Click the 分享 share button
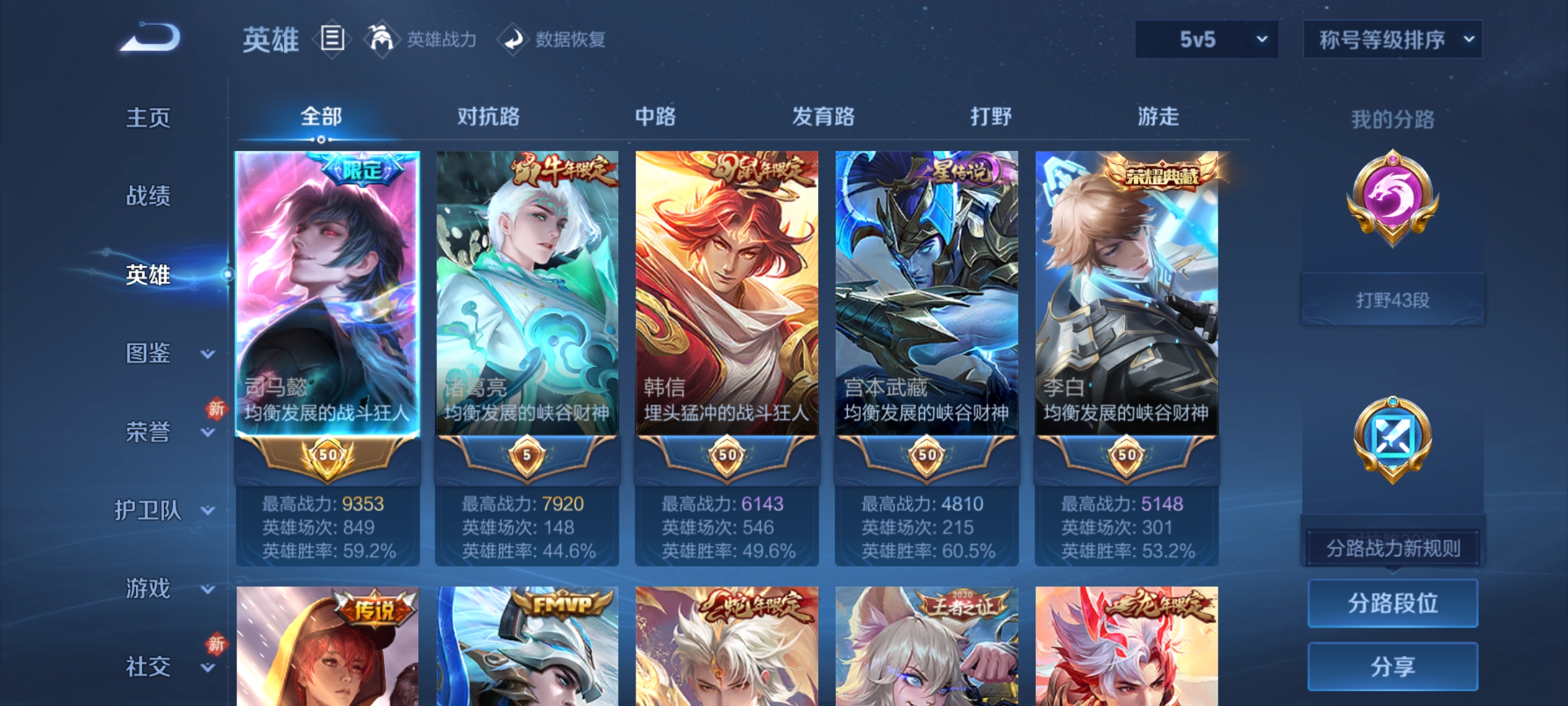1568x706 pixels. point(1393,665)
